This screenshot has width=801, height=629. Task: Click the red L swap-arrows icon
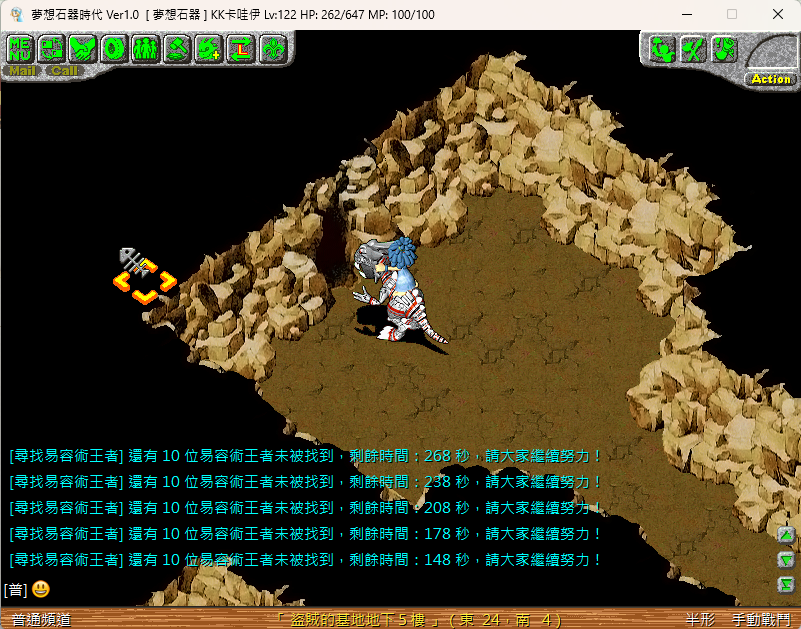(240, 48)
